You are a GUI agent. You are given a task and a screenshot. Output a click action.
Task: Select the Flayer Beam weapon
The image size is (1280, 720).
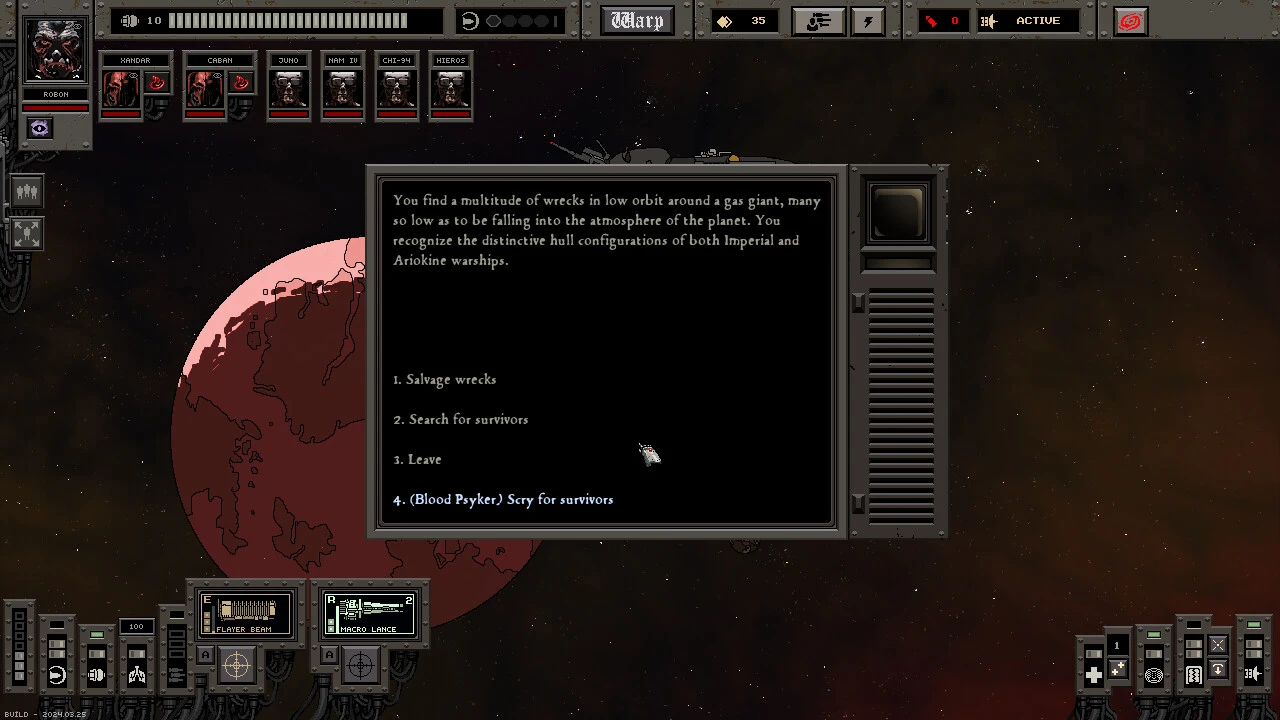(x=246, y=613)
